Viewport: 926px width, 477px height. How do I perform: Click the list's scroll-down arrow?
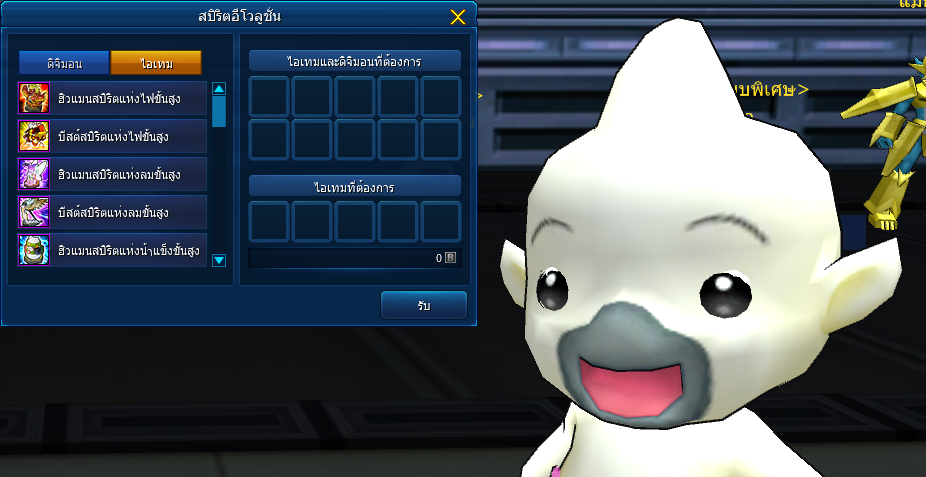(x=219, y=260)
